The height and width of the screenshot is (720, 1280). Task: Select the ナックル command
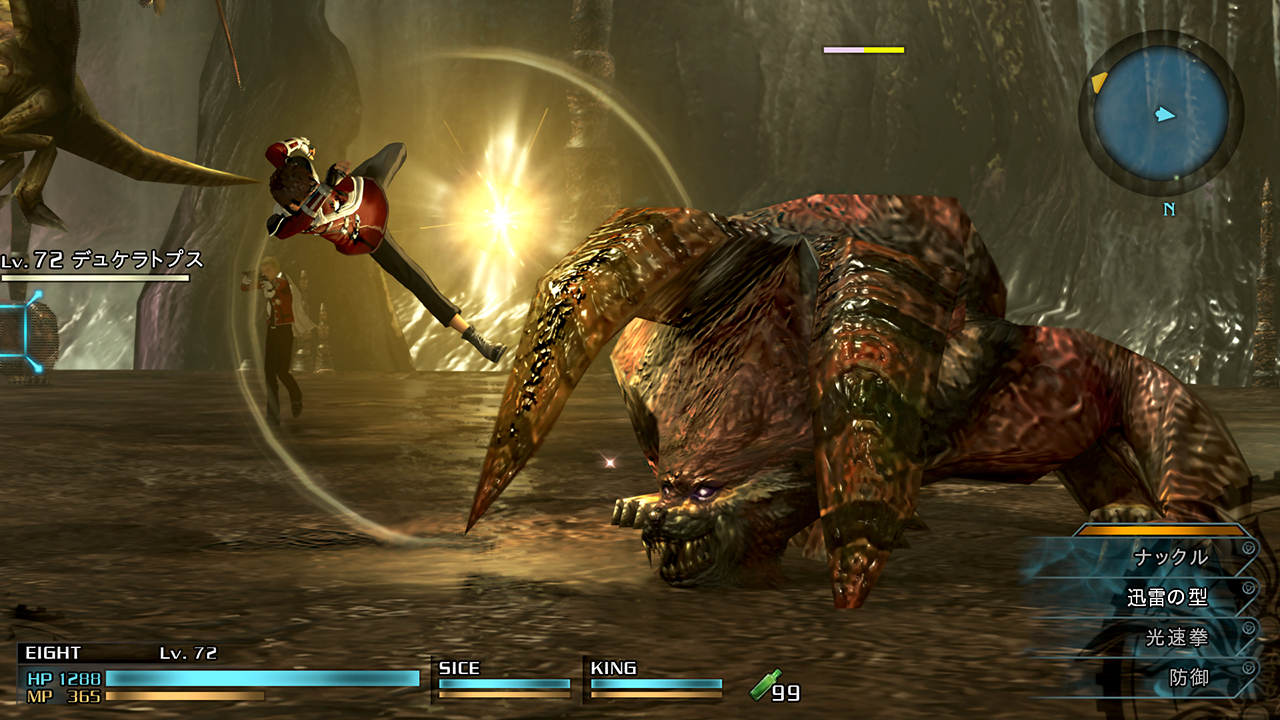pos(1170,557)
